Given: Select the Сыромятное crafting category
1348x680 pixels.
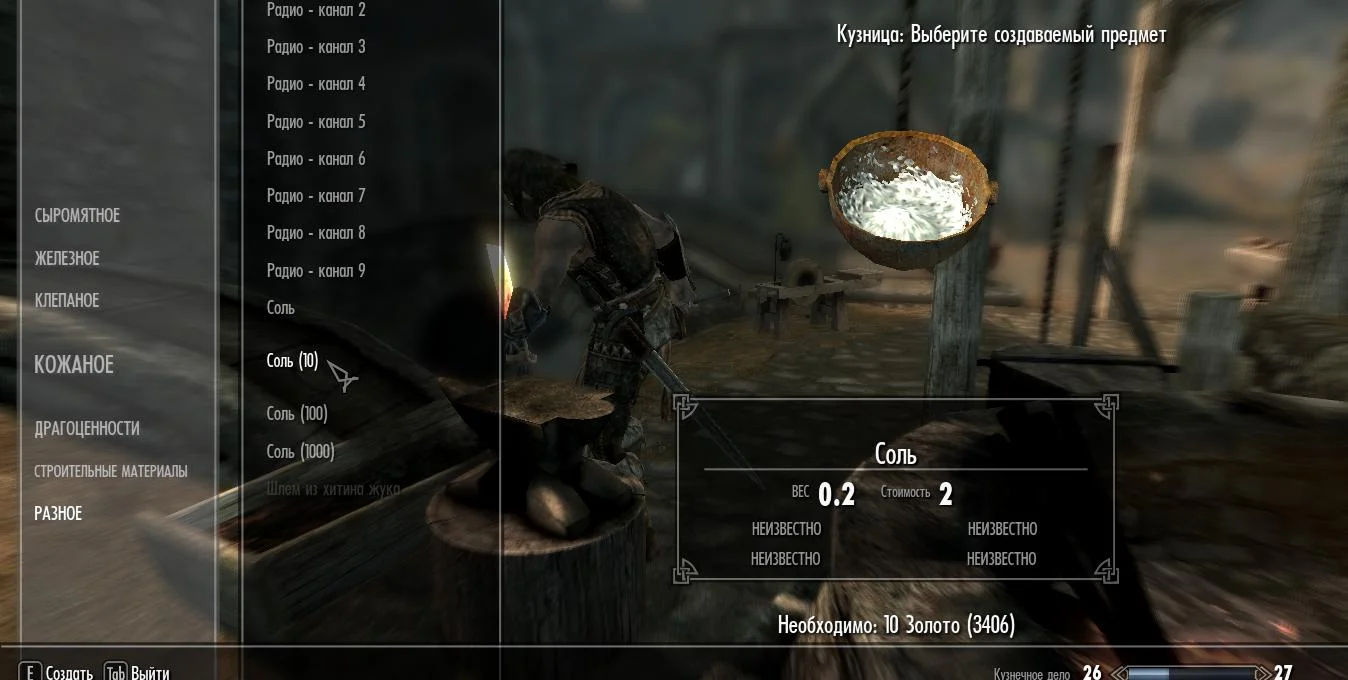Looking at the screenshot, I should [77, 216].
